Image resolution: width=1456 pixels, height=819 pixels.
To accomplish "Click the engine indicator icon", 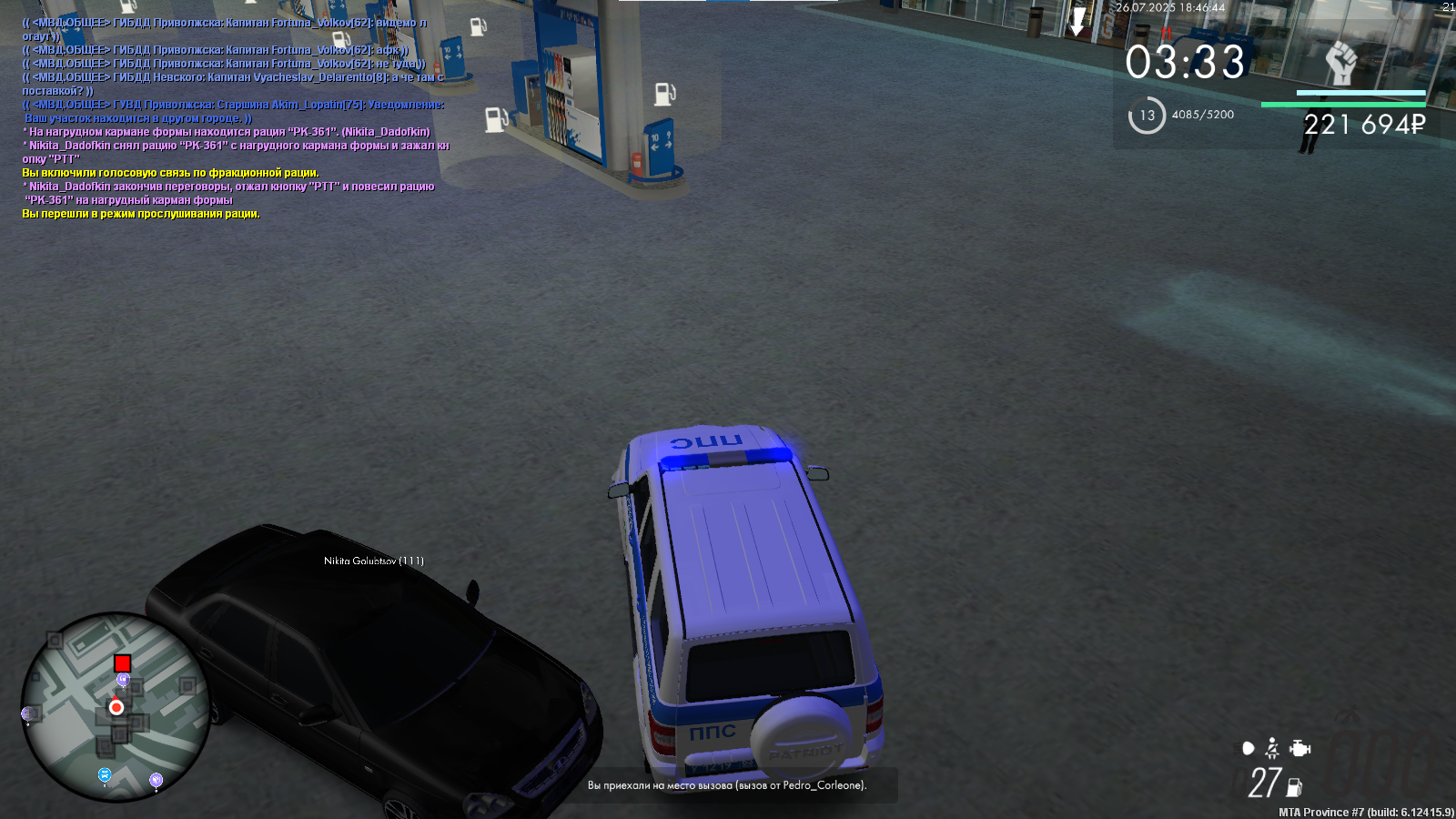I will [1300, 749].
